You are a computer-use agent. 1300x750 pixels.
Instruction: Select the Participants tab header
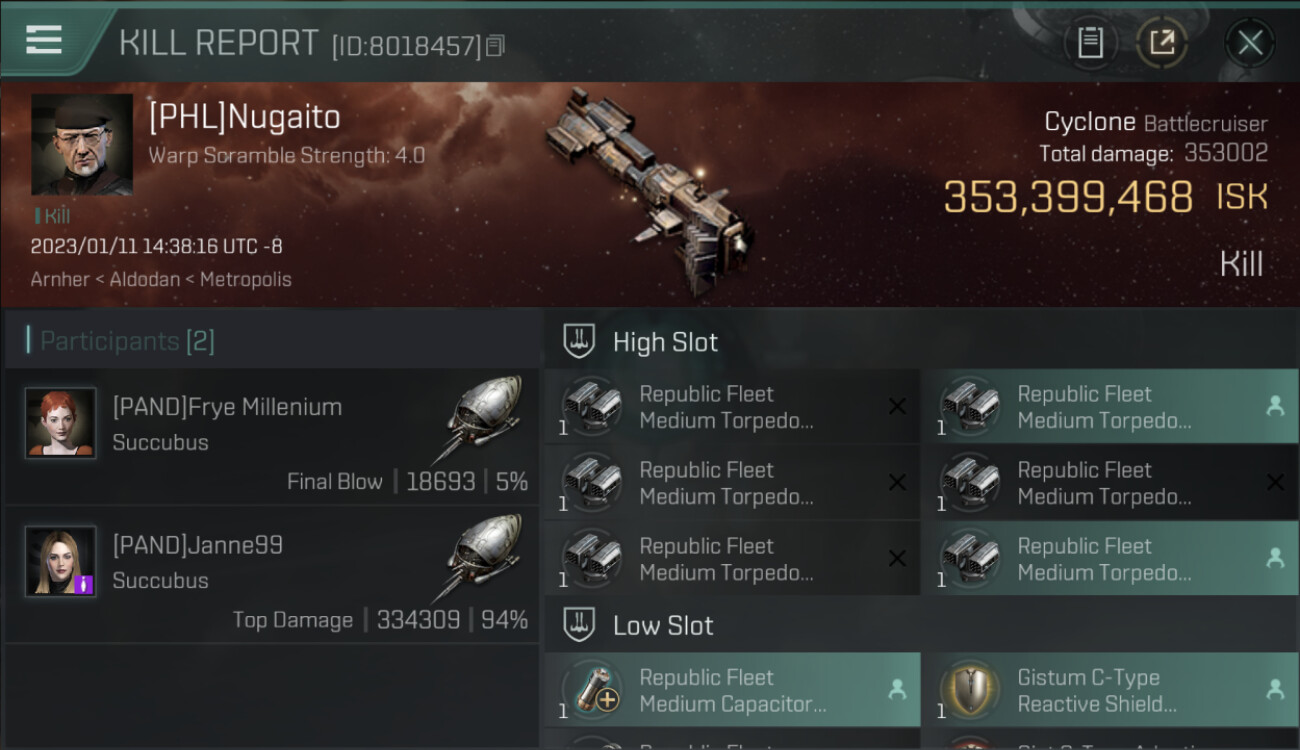[127, 341]
